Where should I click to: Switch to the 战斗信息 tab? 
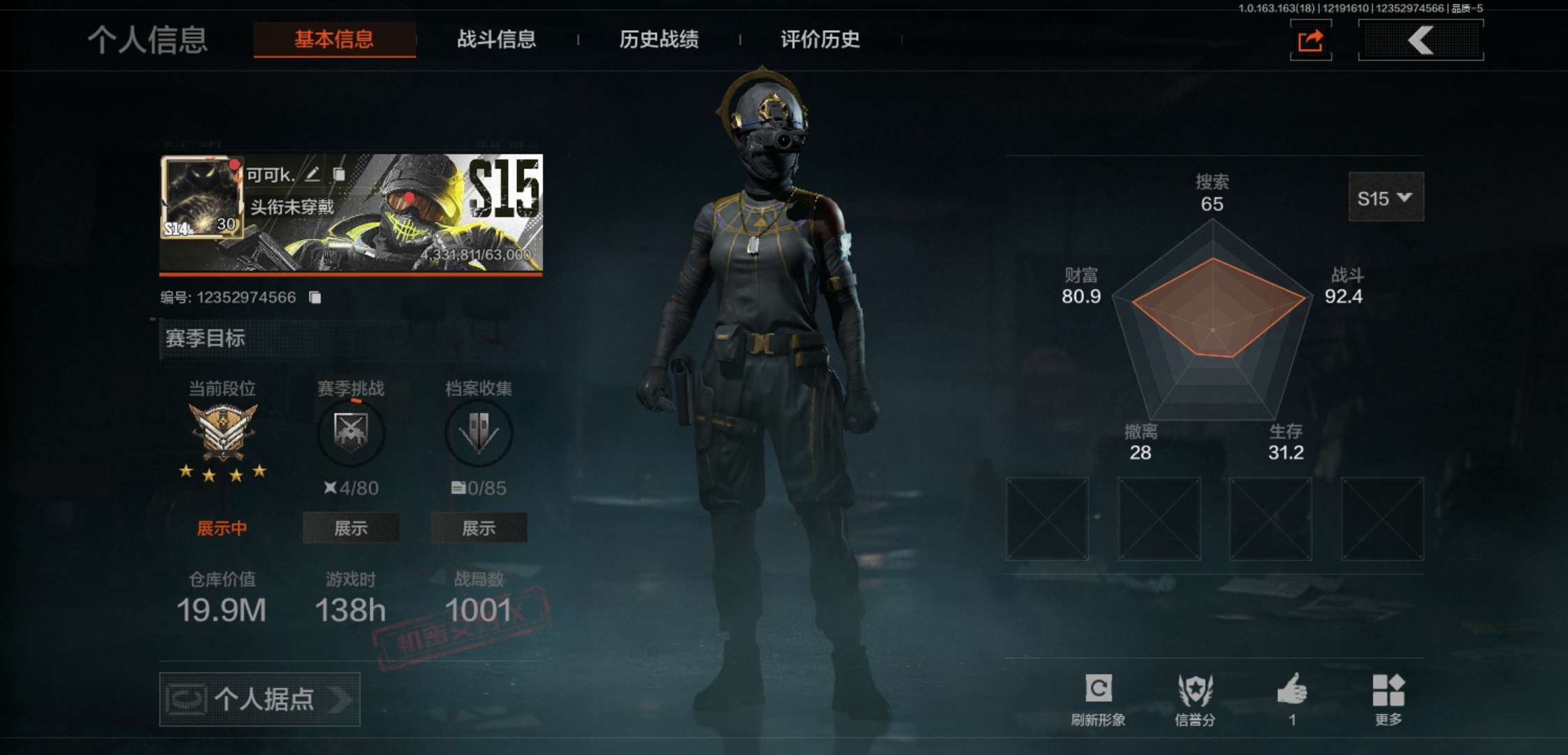click(495, 41)
